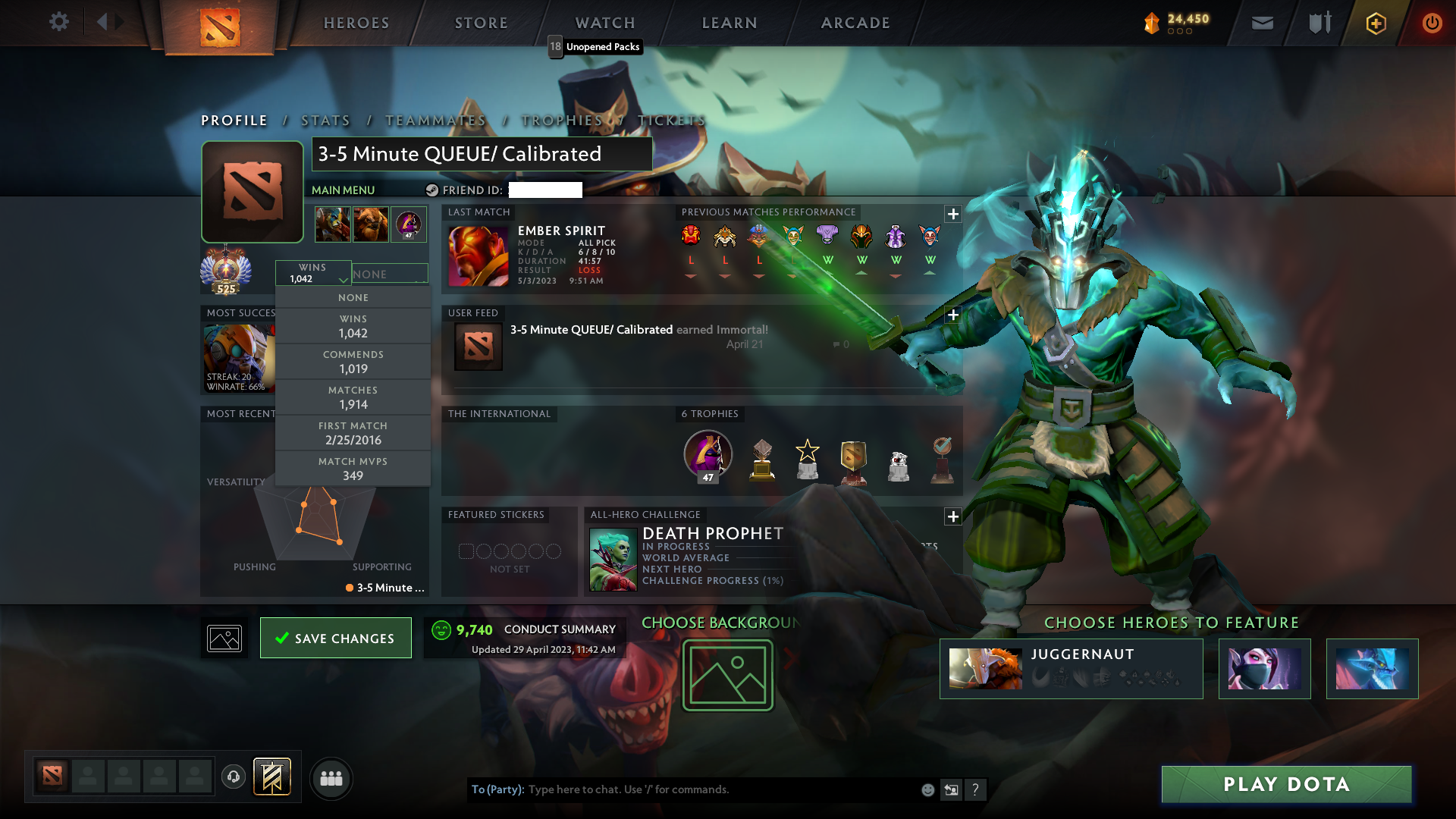Open the NONE stat selector dropdown
Viewport: 1456px width, 819px height.
[x=390, y=273]
